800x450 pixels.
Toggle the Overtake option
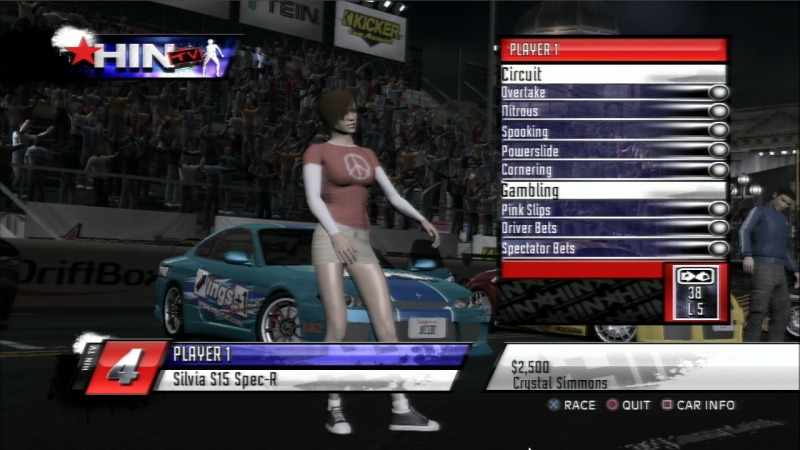pyautogui.click(x=718, y=93)
